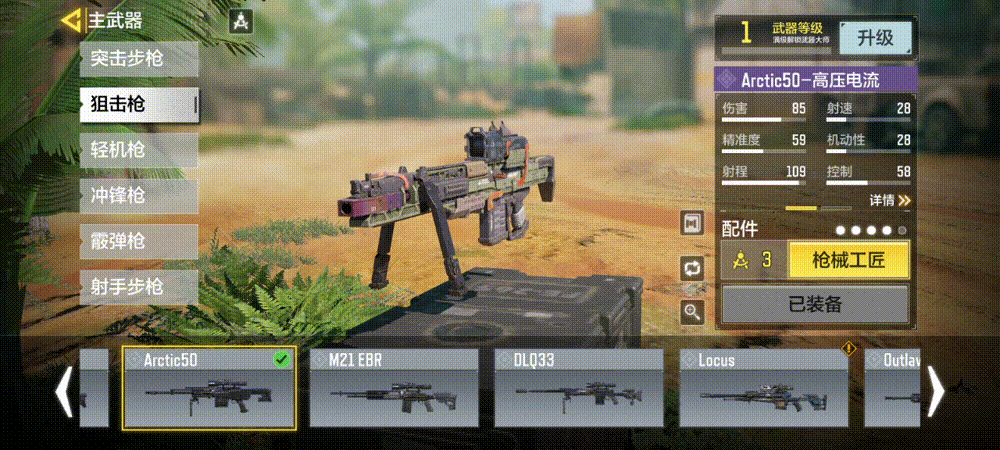Click the 升级 upgrade button

coord(874,38)
